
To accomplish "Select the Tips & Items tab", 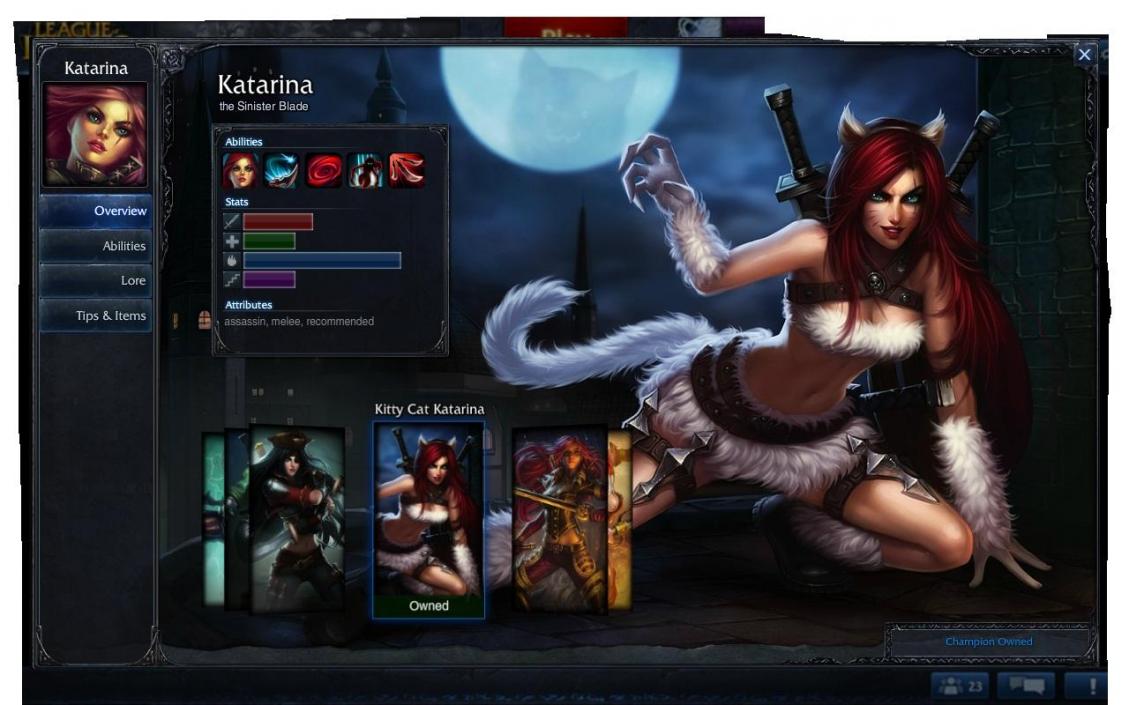I will click(96, 316).
